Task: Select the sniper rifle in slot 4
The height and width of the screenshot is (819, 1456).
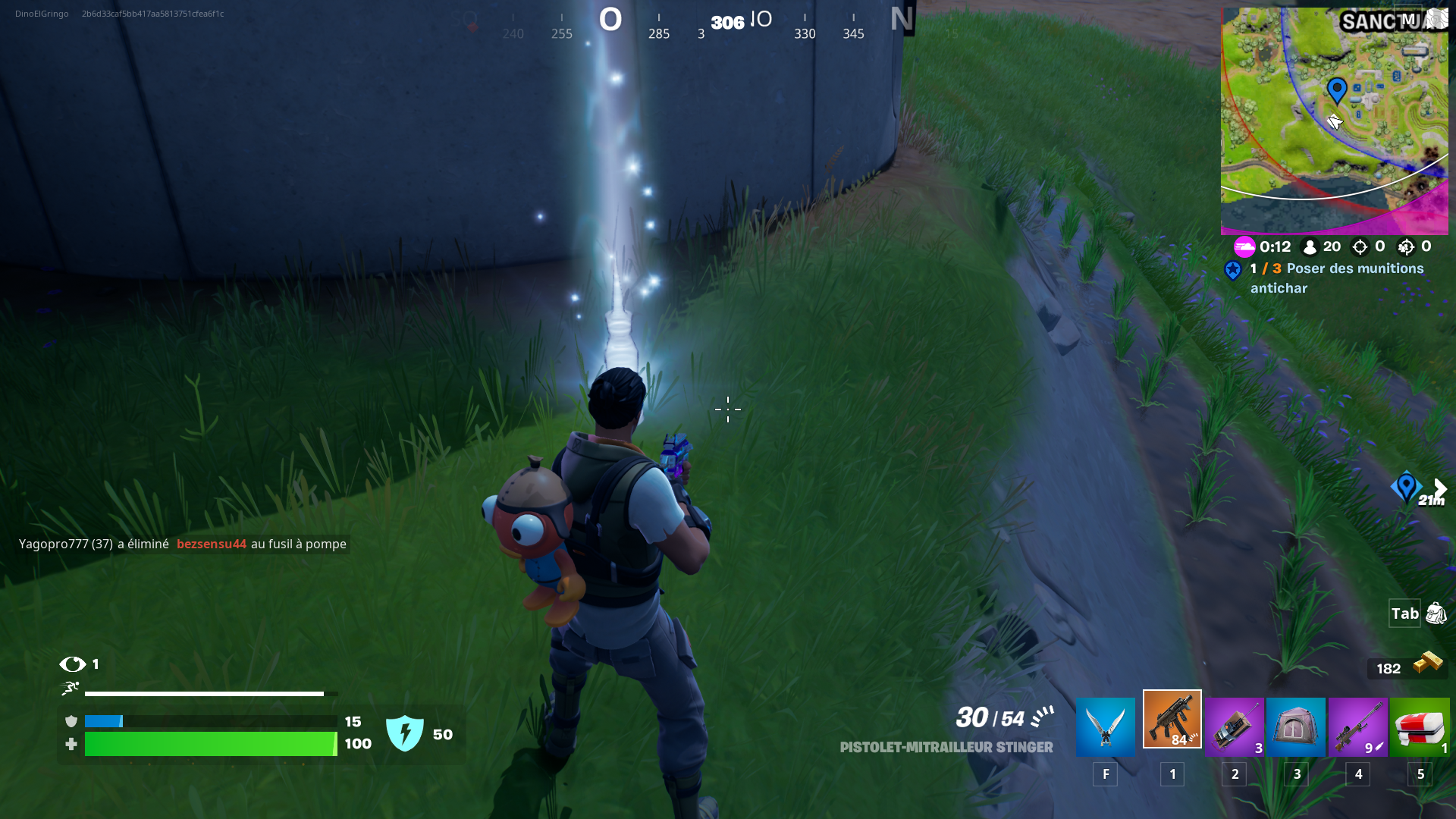Action: tap(1357, 726)
